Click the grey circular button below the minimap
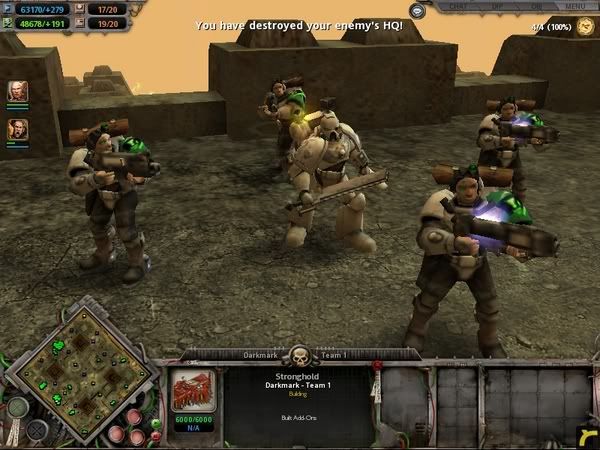The image size is (600, 450). (17, 408)
